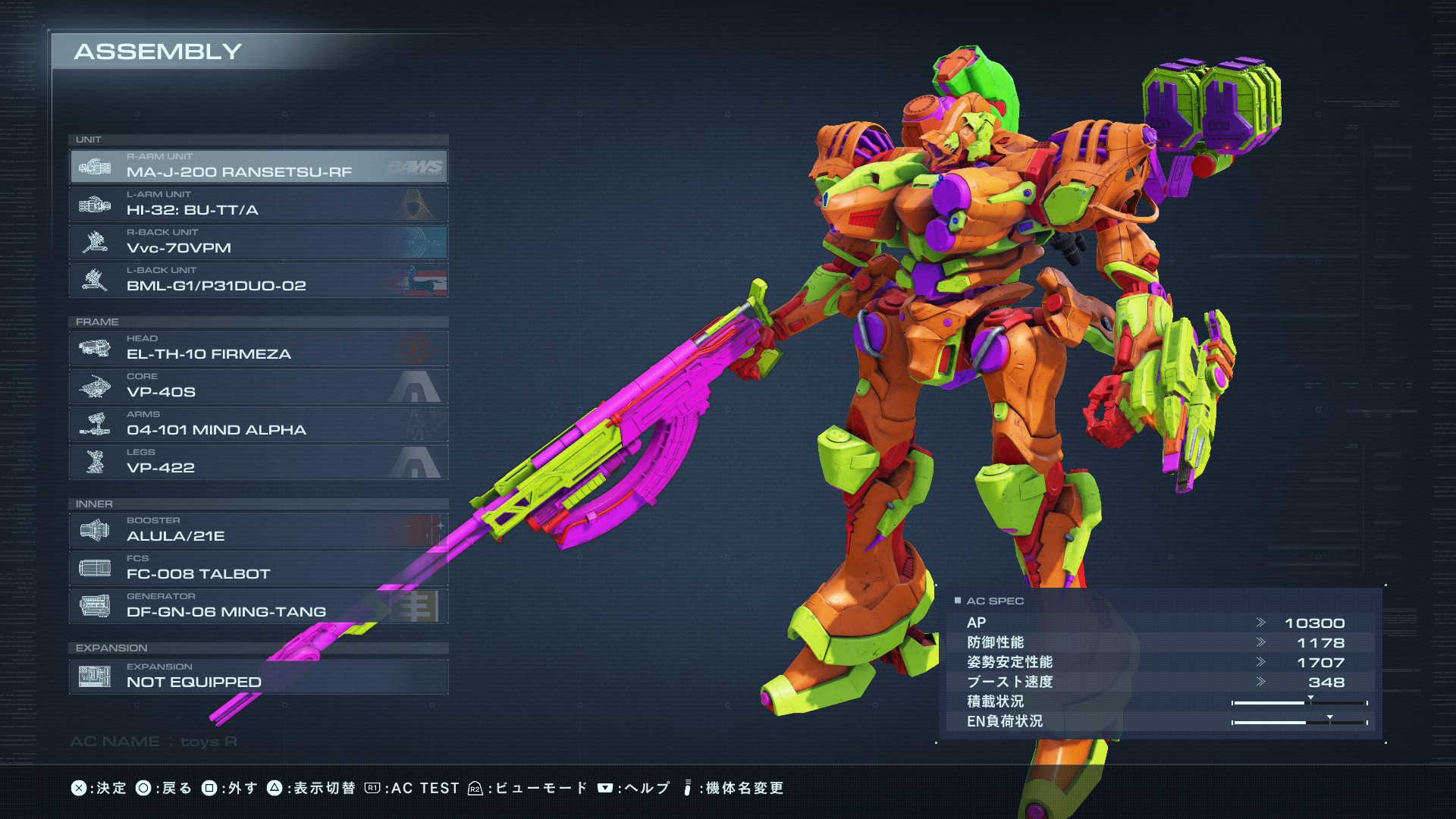Choose the ARMS 04-101 MIND ALPHA part
The image size is (1456, 819).
(258, 424)
